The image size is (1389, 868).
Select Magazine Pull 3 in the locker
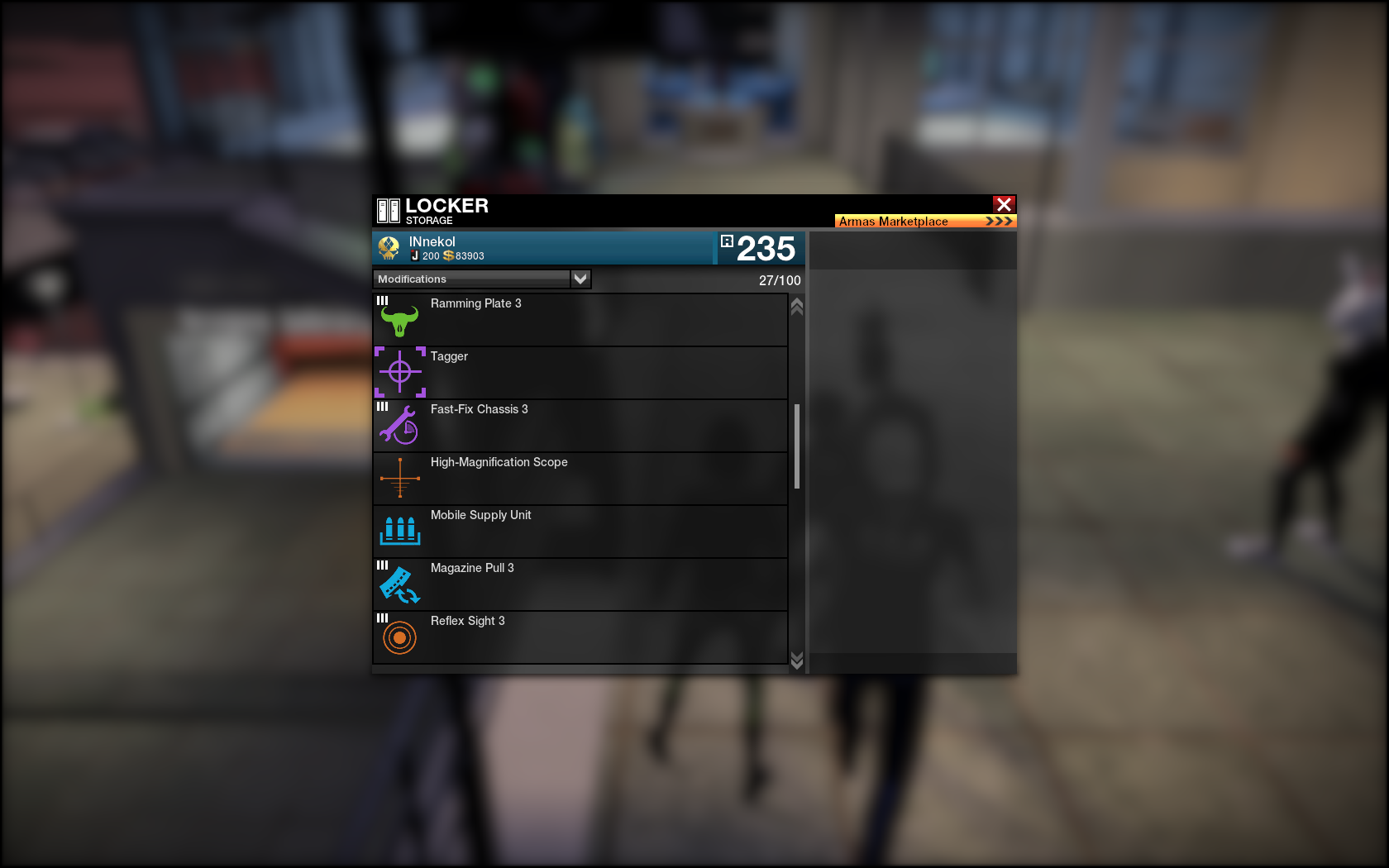[580, 584]
